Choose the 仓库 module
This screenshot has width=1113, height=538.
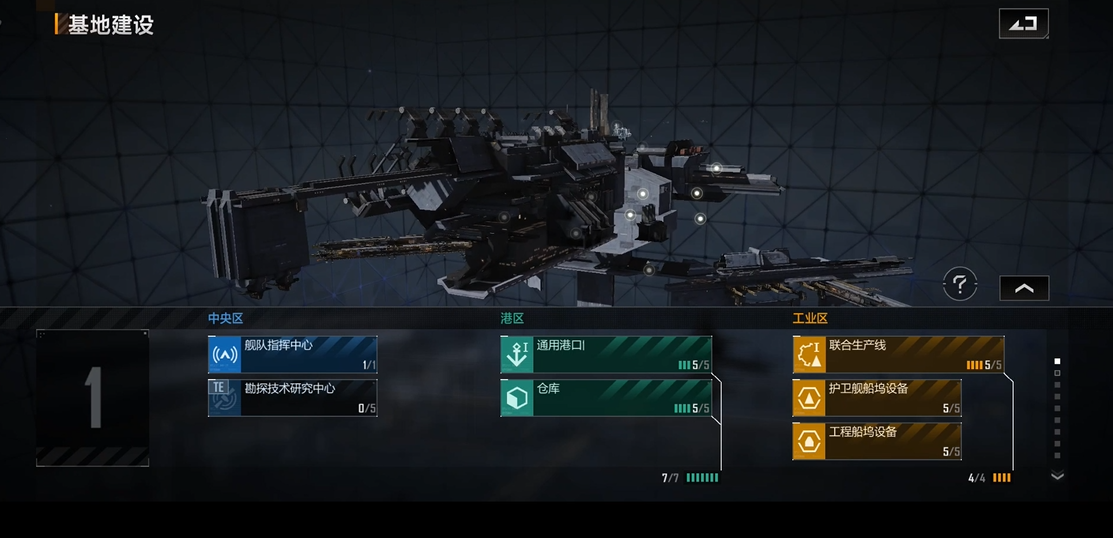pyautogui.click(x=606, y=397)
